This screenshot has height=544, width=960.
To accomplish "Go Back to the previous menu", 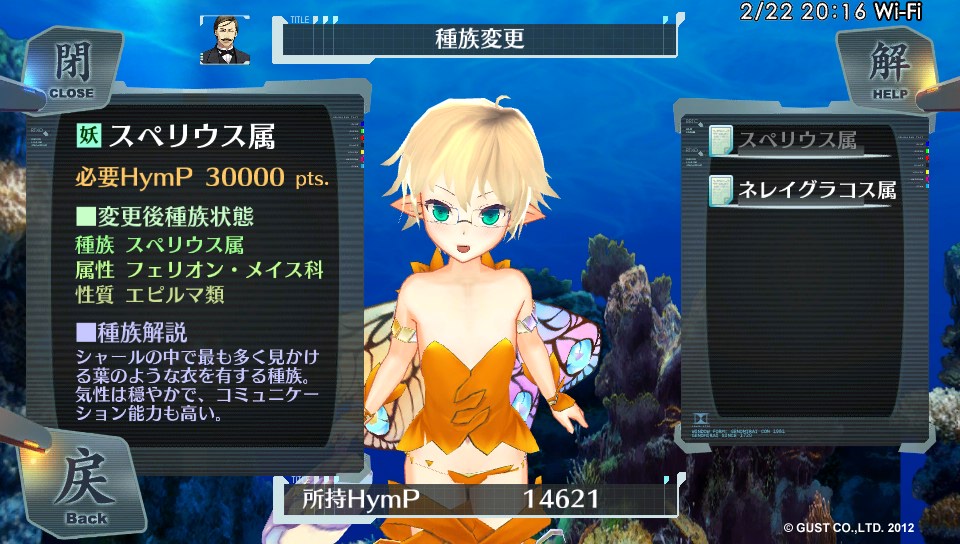I will point(85,490).
